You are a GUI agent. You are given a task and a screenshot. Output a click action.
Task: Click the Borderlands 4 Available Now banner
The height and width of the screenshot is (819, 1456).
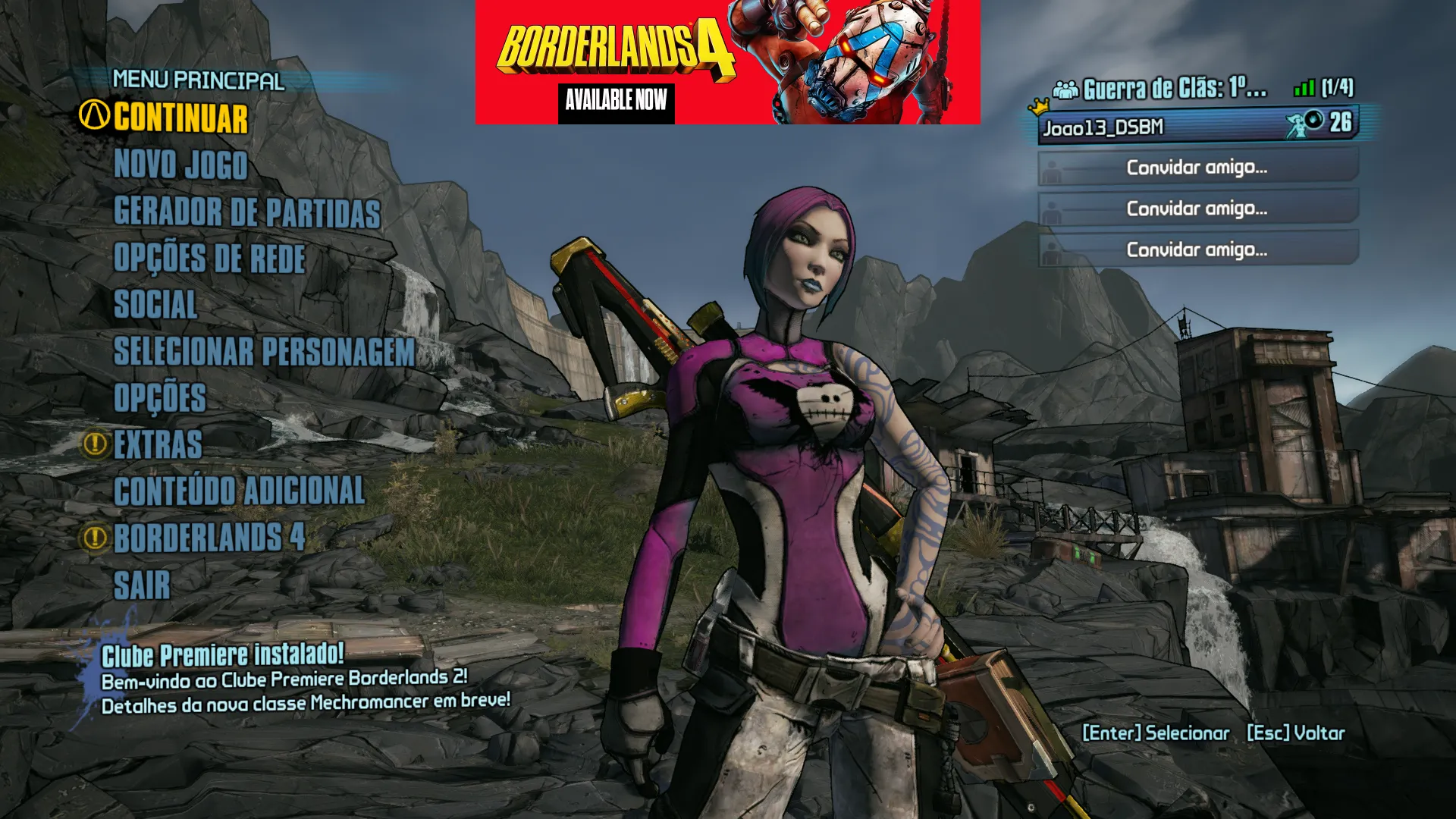[727, 62]
